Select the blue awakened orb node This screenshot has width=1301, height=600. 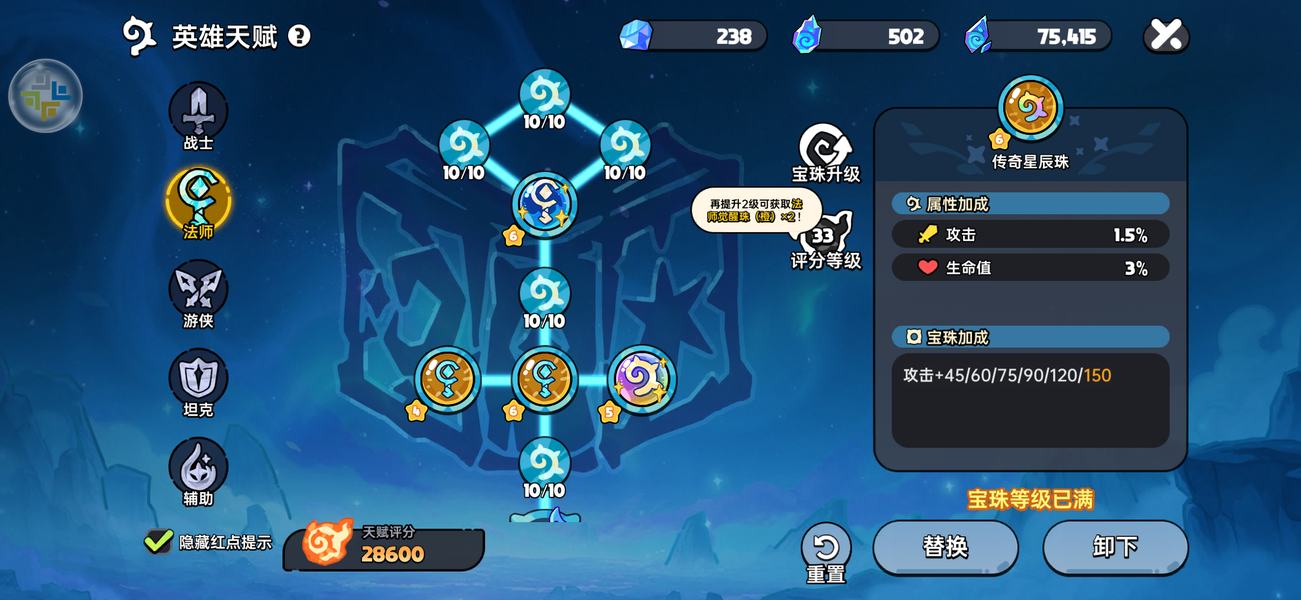(x=544, y=204)
